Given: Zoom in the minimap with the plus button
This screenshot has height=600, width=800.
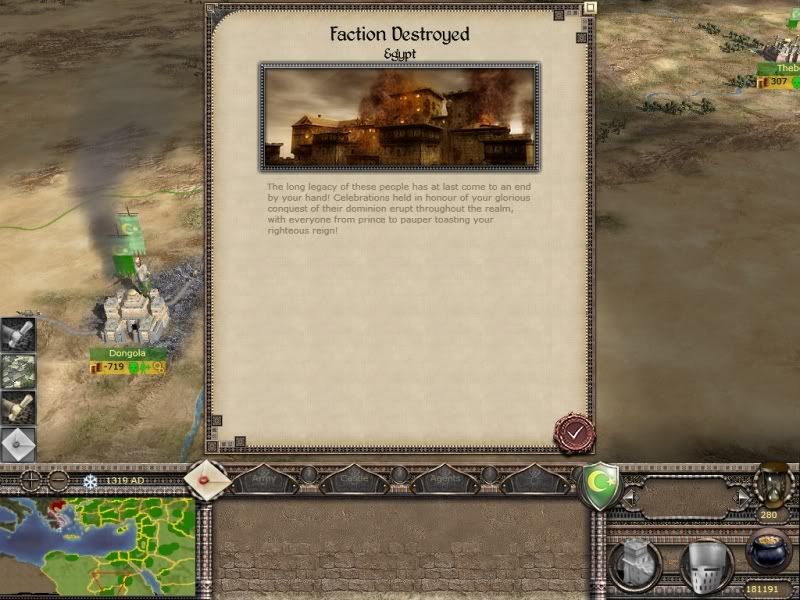Looking at the screenshot, I should 31,481.
